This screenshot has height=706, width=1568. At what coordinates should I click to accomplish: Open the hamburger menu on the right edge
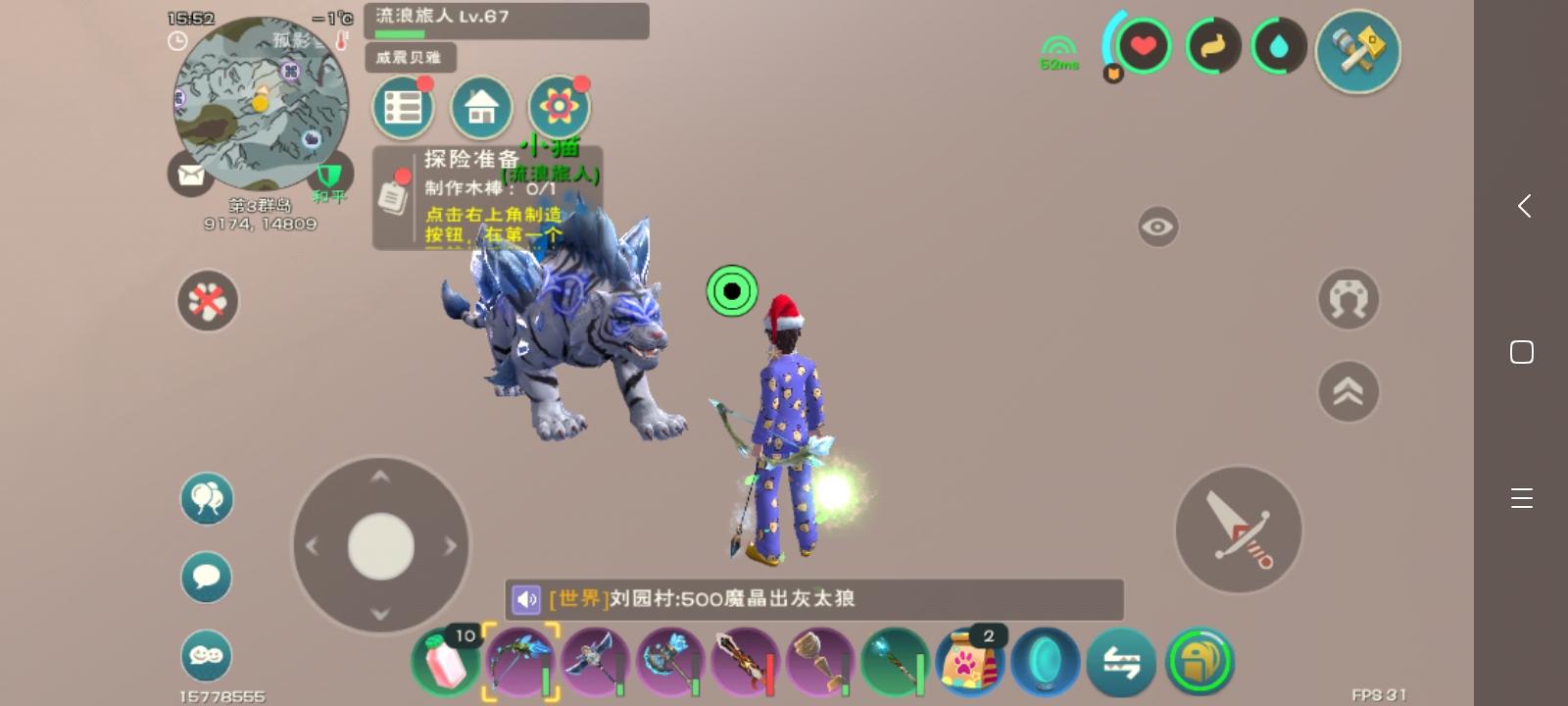(1522, 498)
